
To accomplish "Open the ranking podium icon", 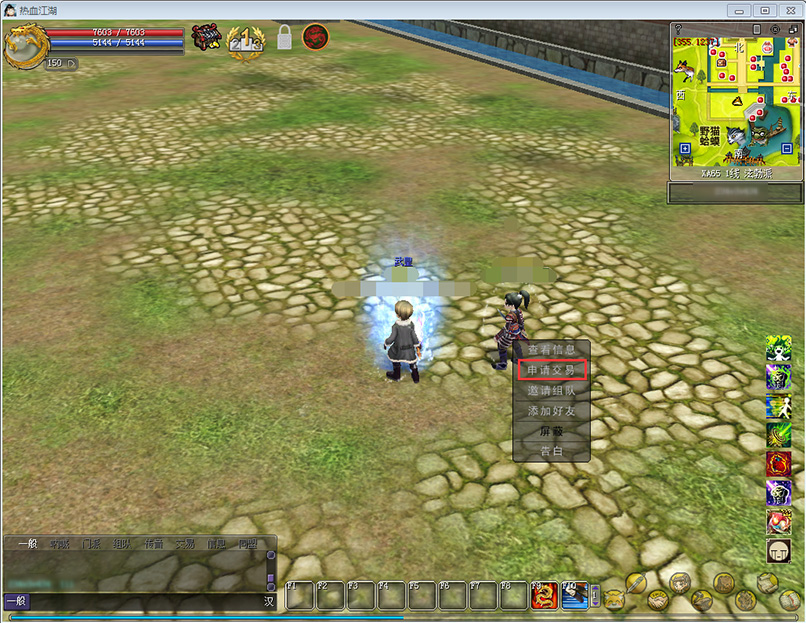I will pyautogui.click(x=245, y=41).
